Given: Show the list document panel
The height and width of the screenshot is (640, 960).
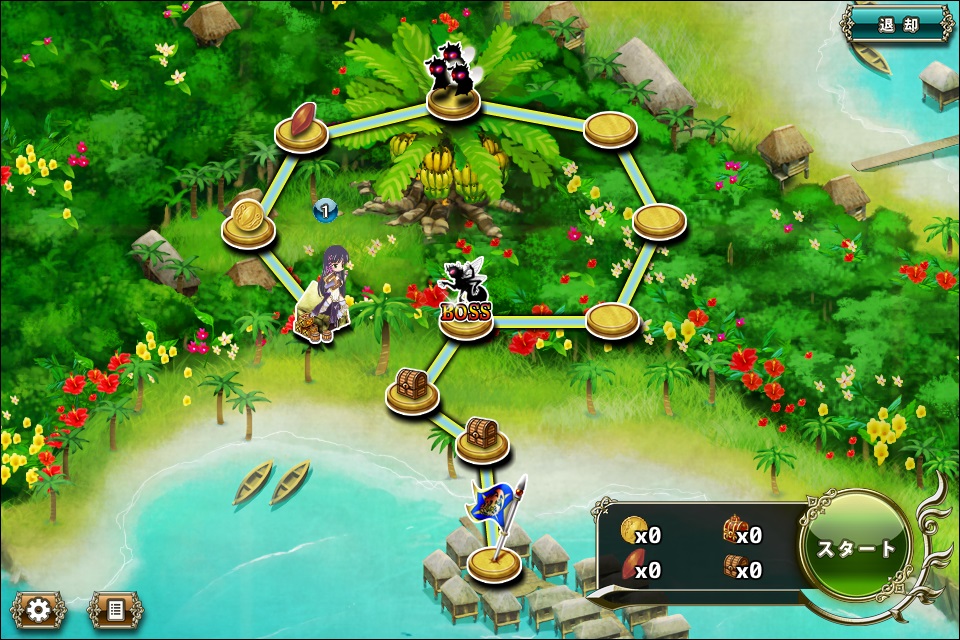Looking at the screenshot, I should click(x=115, y=608).
